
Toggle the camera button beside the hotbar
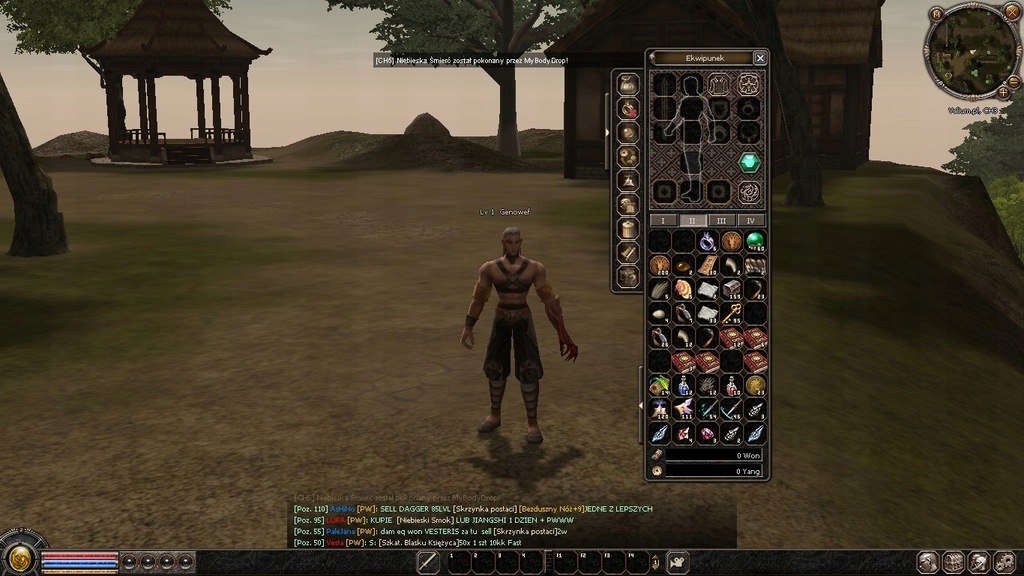pyautogui.click(x=678, y=562)
